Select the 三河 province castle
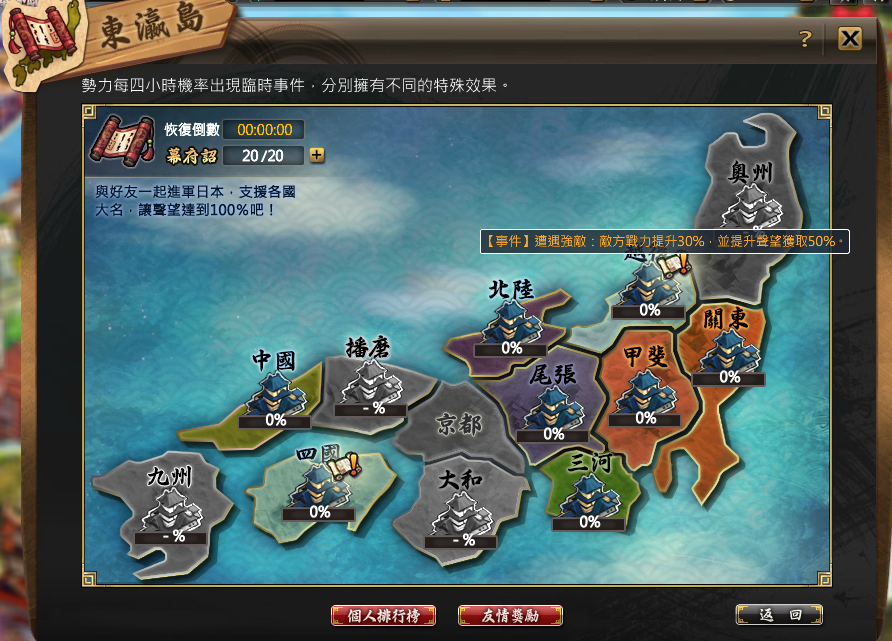The height and width of the screenshot is (641, 892). (x=589, y=497)
